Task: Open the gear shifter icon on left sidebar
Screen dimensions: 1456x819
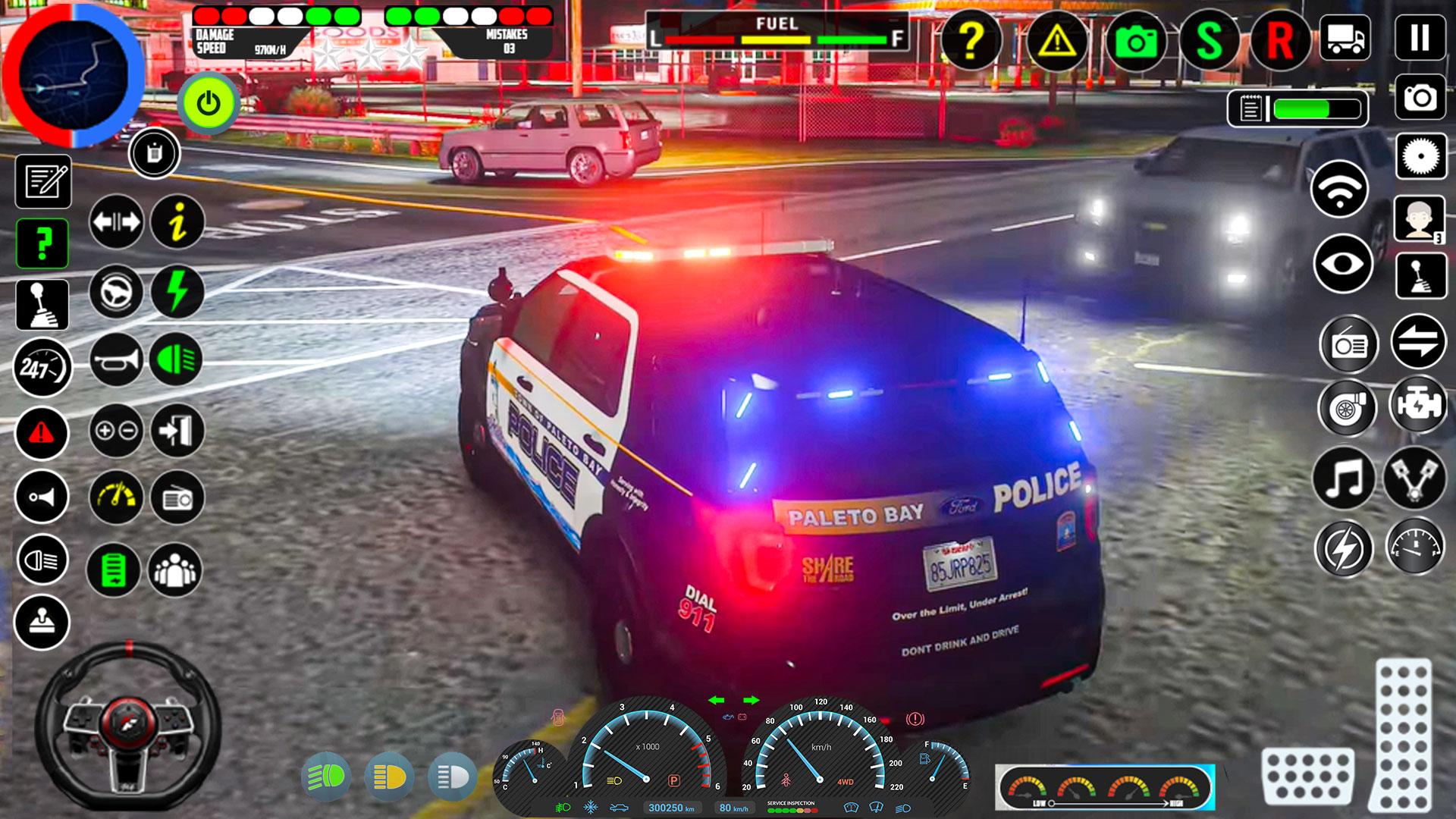Action: 43,306
